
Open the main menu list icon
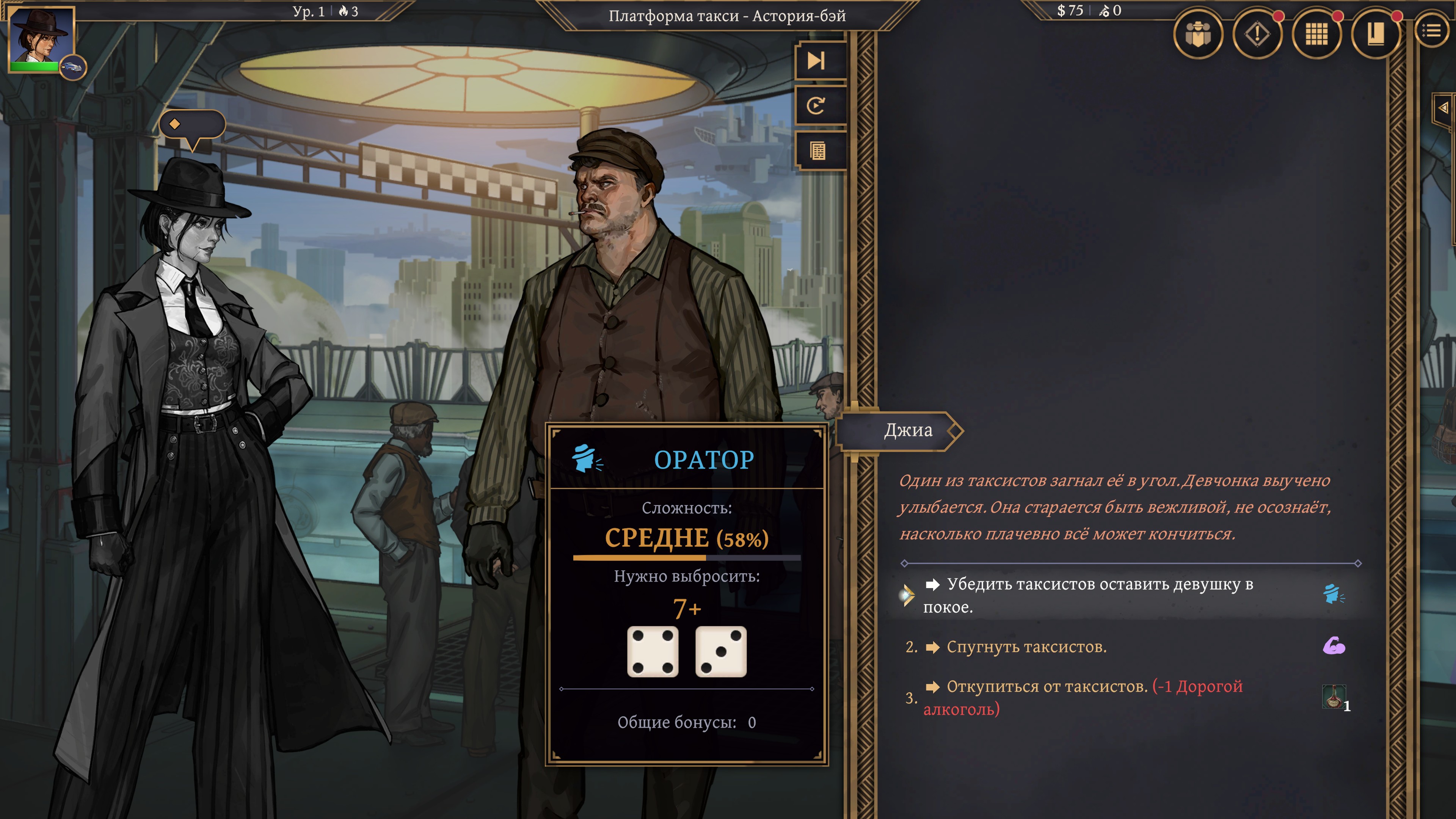[x=1432, y=31]
